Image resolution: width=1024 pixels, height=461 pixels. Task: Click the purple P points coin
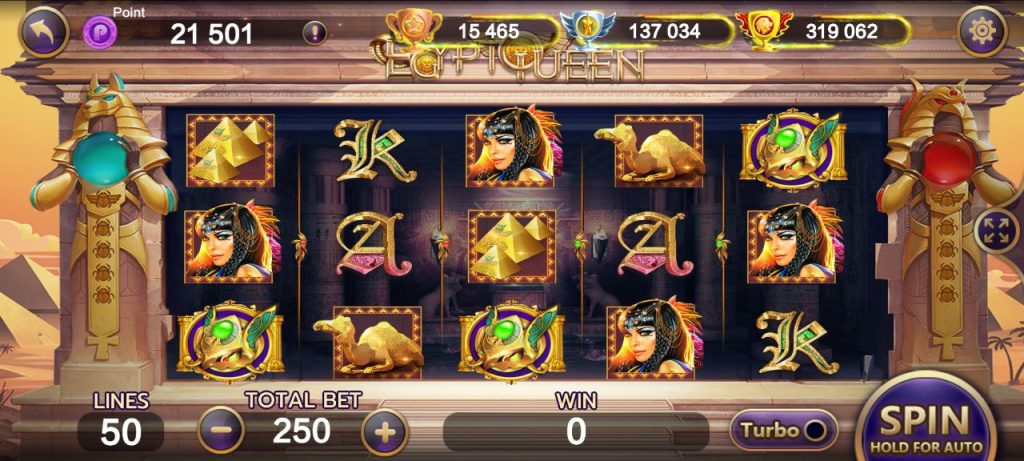(x=100, y=32)
